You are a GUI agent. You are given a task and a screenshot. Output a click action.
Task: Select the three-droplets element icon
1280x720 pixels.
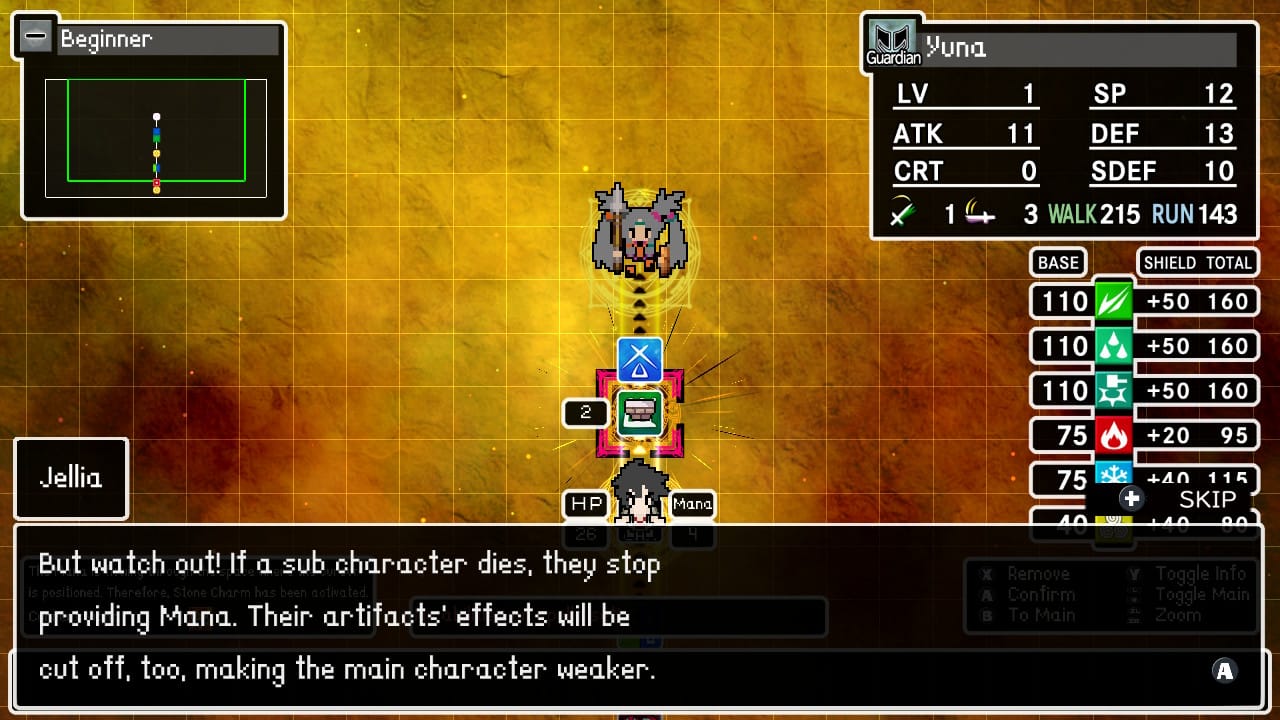[1113, 346]
